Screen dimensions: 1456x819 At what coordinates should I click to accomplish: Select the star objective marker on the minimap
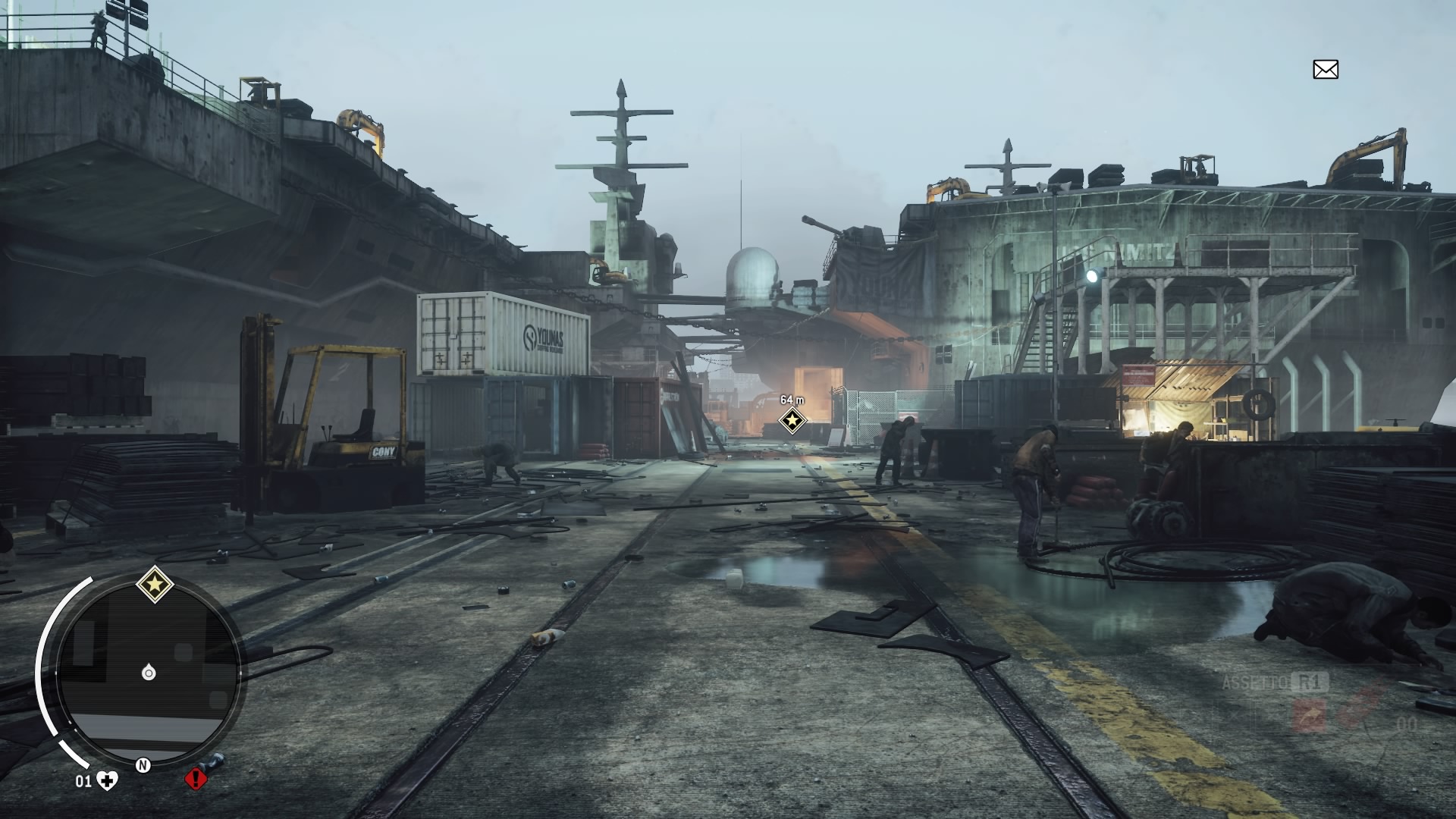pos(155,585)
